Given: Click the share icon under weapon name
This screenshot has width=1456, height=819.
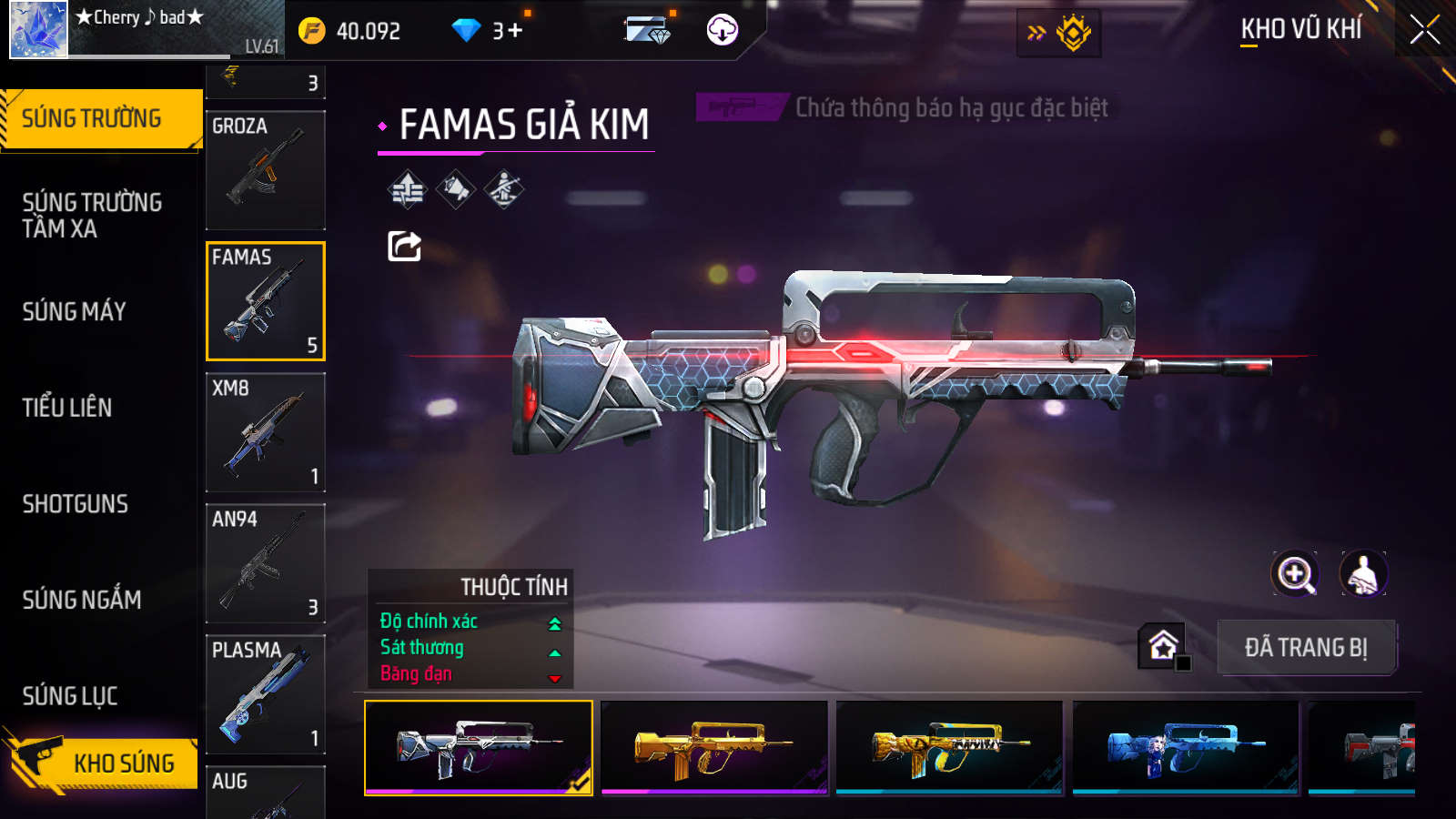Looking at the screenshot, I should click(x=404, y=246).
